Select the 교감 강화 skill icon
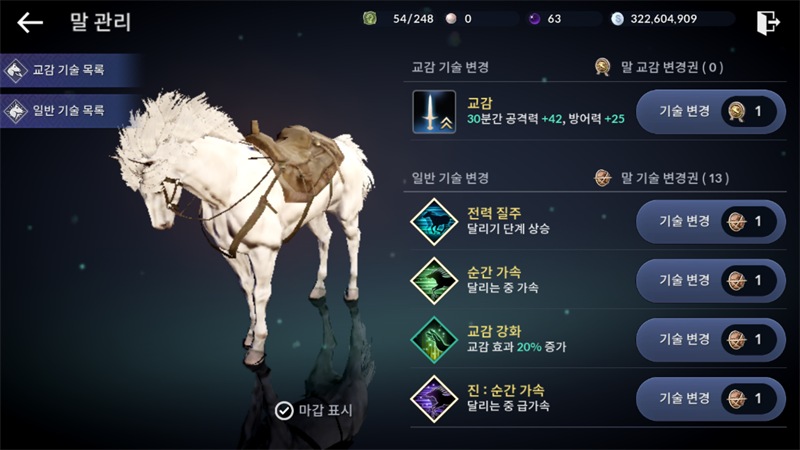The height and width of the screenshot is (450, 800). coord(434,339)
